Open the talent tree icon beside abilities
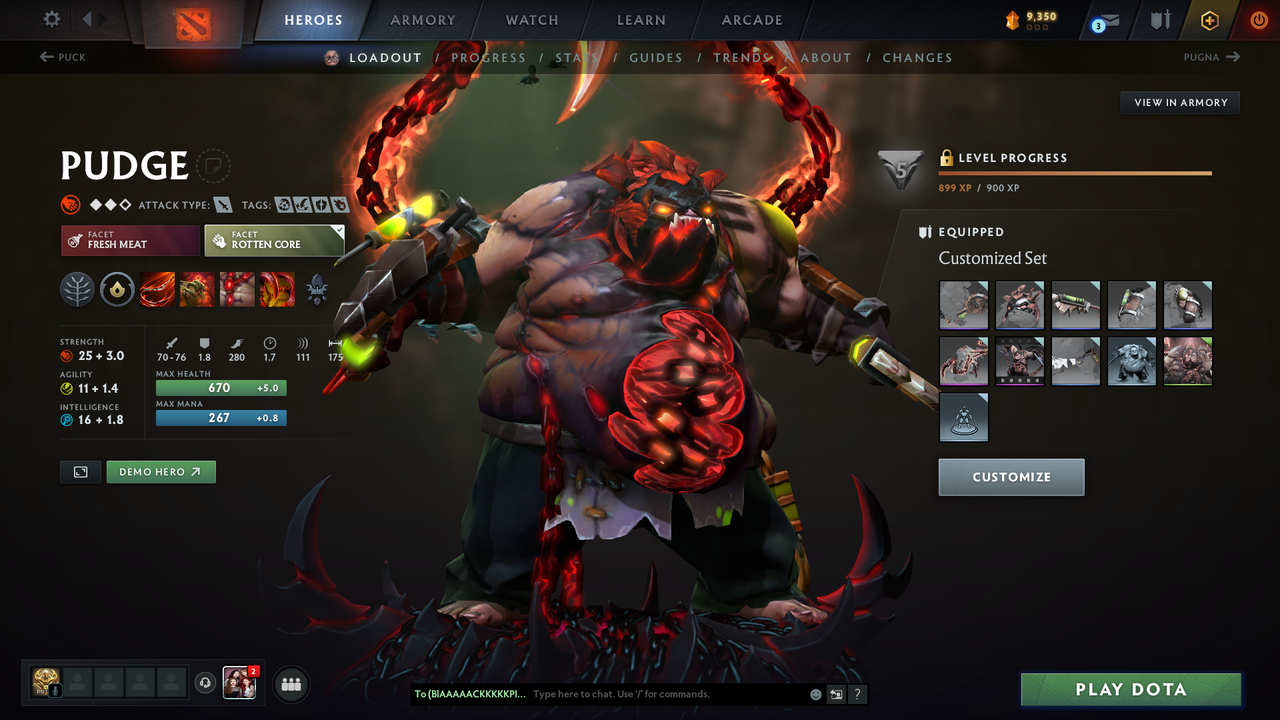This screenshot has width=1280, height=720. 77,290
